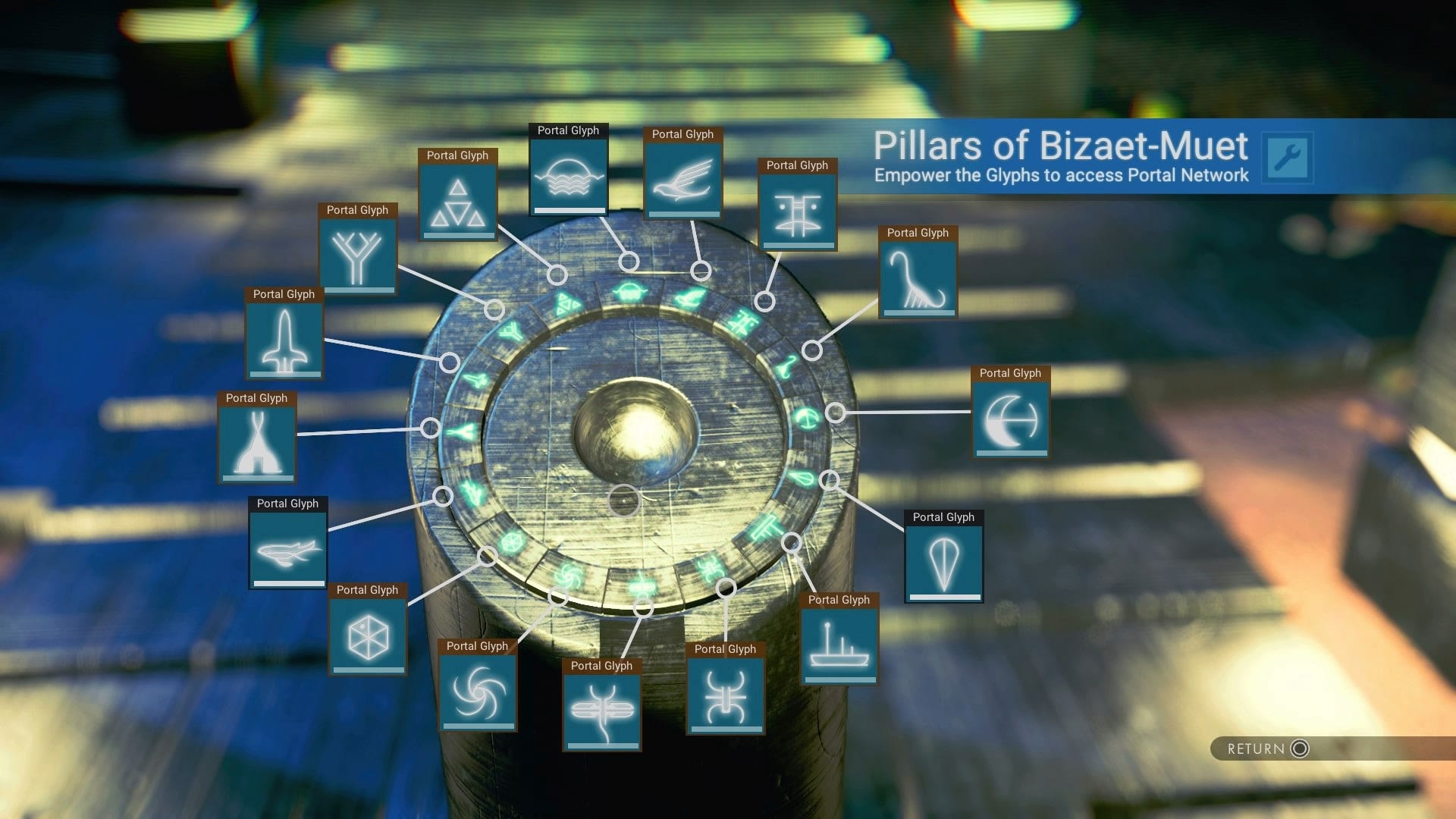The image size is (1456, 819).
Task: Empower the crescent glyph marker on the dial ring
Action: 836,413
